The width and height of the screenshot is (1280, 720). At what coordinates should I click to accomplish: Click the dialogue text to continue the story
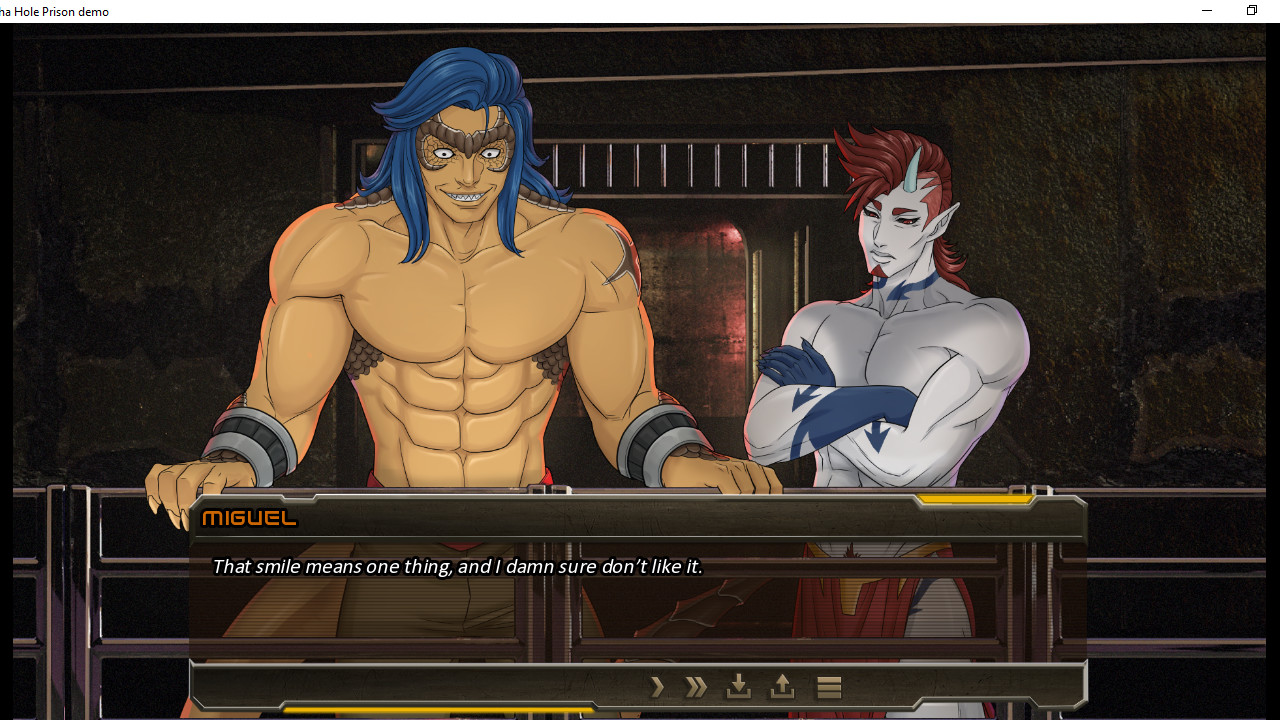click(x=457, y=566)
